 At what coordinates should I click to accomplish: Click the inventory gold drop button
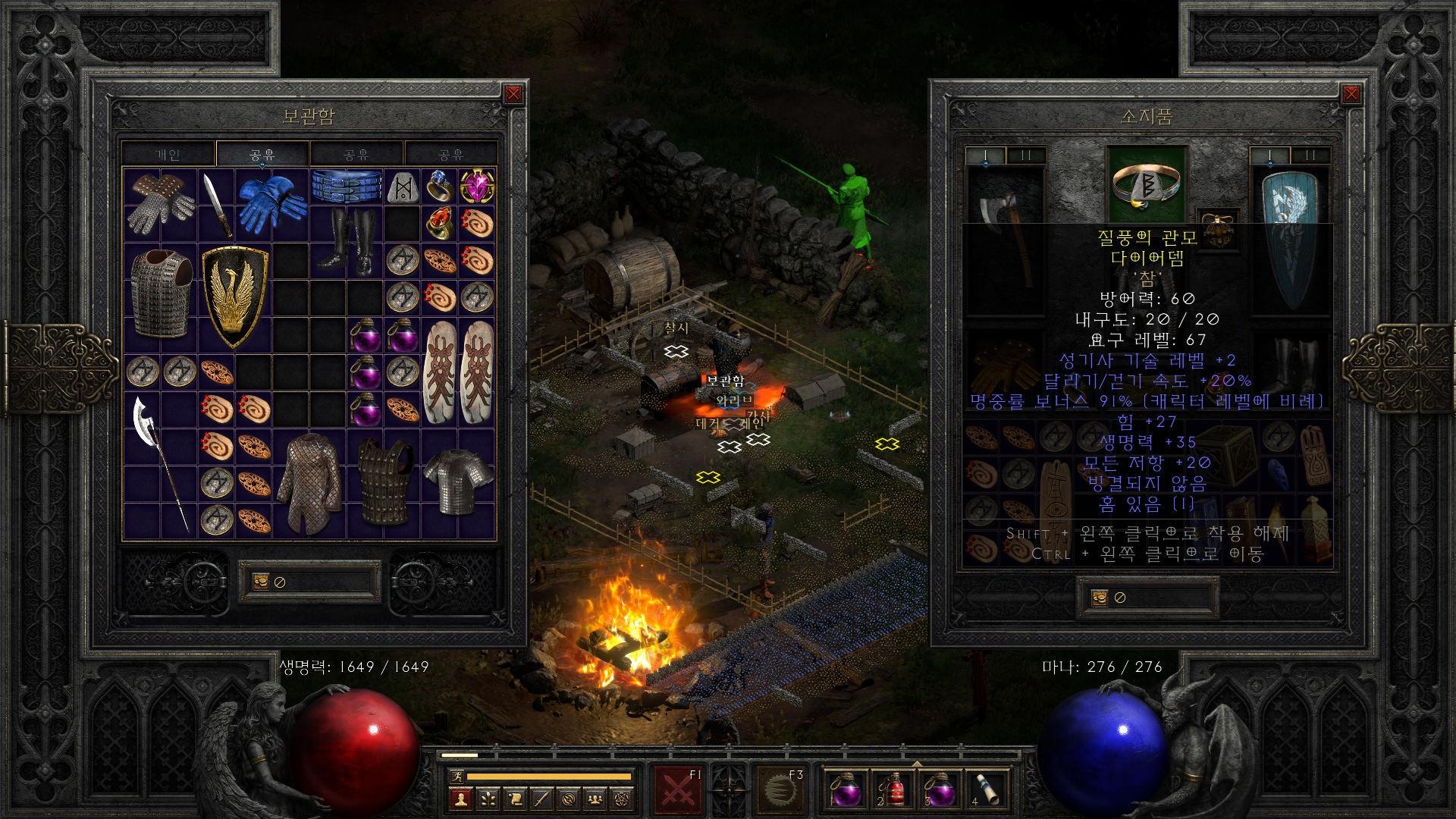1100,598
